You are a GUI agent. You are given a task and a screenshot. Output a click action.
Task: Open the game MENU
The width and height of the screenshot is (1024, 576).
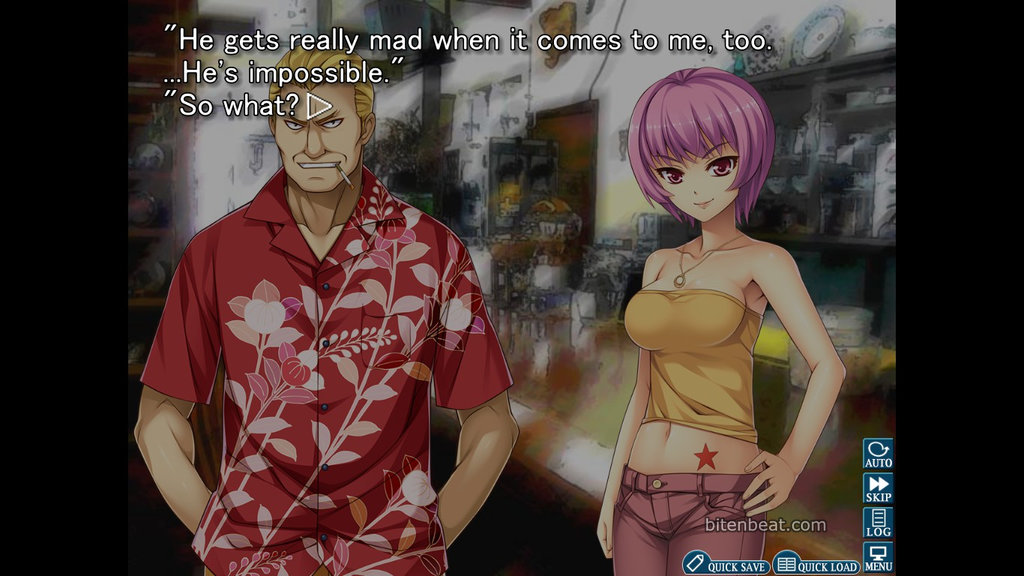coord(878,557)
